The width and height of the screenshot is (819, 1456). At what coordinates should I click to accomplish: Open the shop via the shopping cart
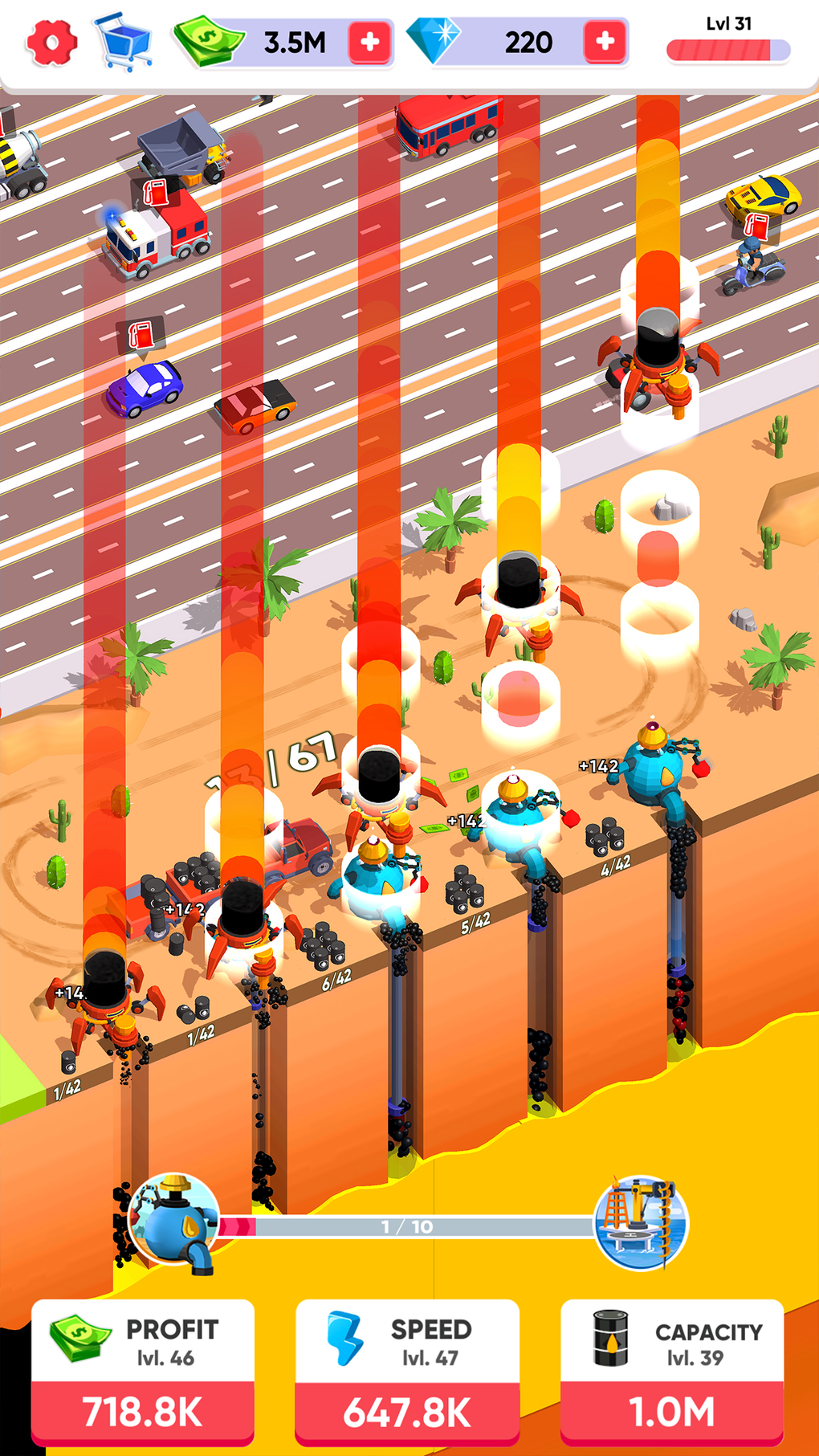pyautogui.click(x=124, y=42)
